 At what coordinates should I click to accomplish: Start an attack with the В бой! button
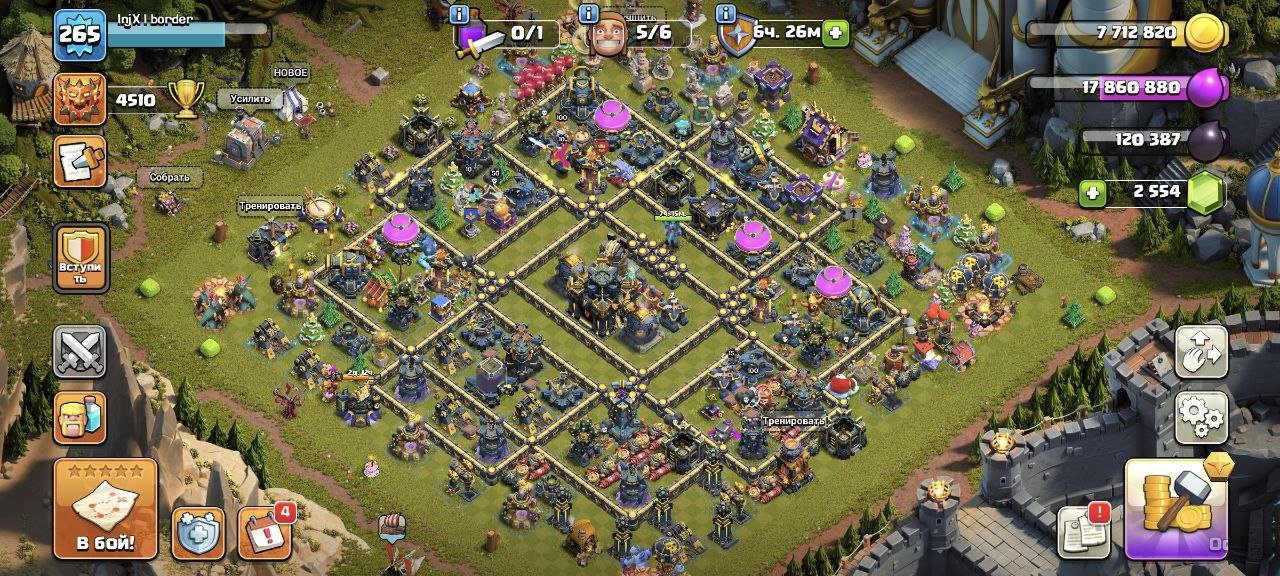[105, 510]
